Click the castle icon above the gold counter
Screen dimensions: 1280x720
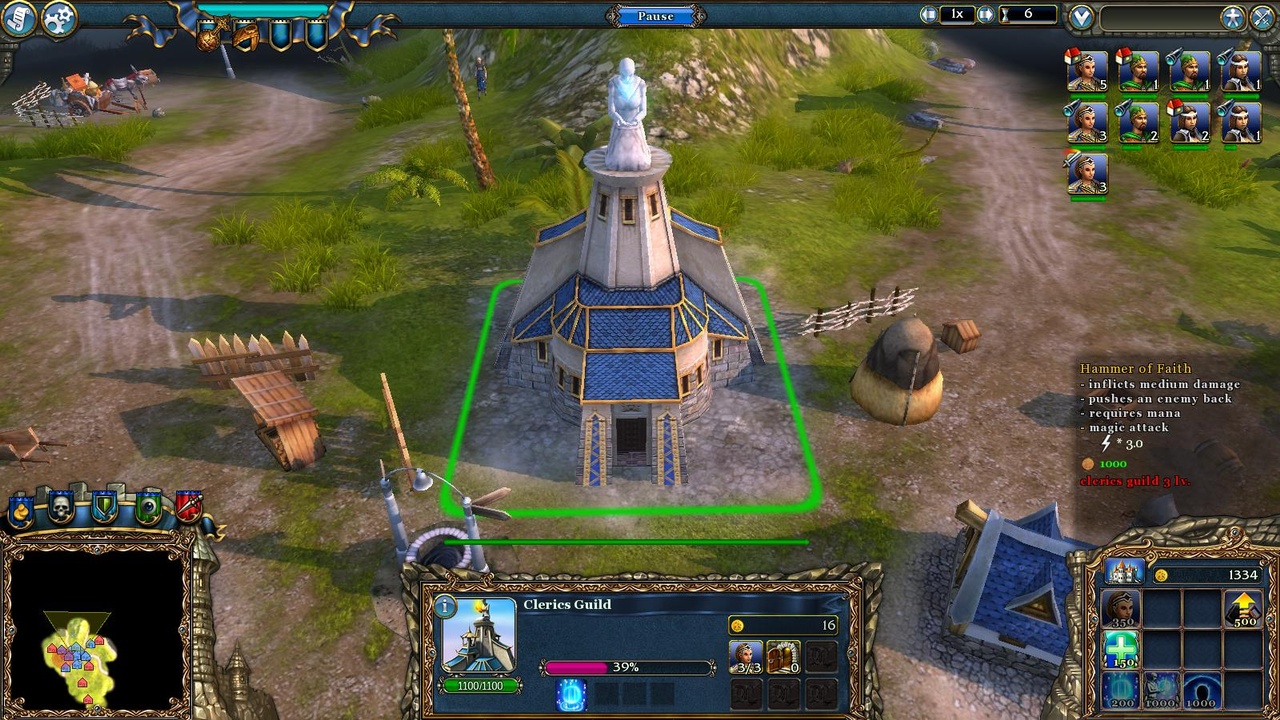point(1125,571)
